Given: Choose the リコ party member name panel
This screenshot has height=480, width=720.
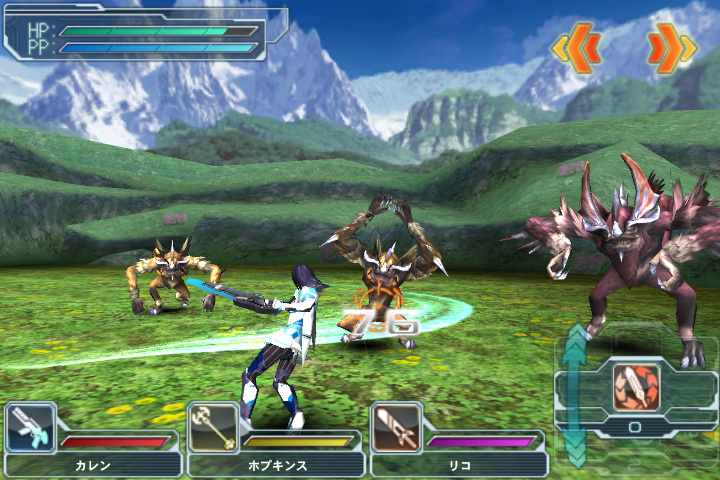Looking at the screenshot, I should 459,465.
